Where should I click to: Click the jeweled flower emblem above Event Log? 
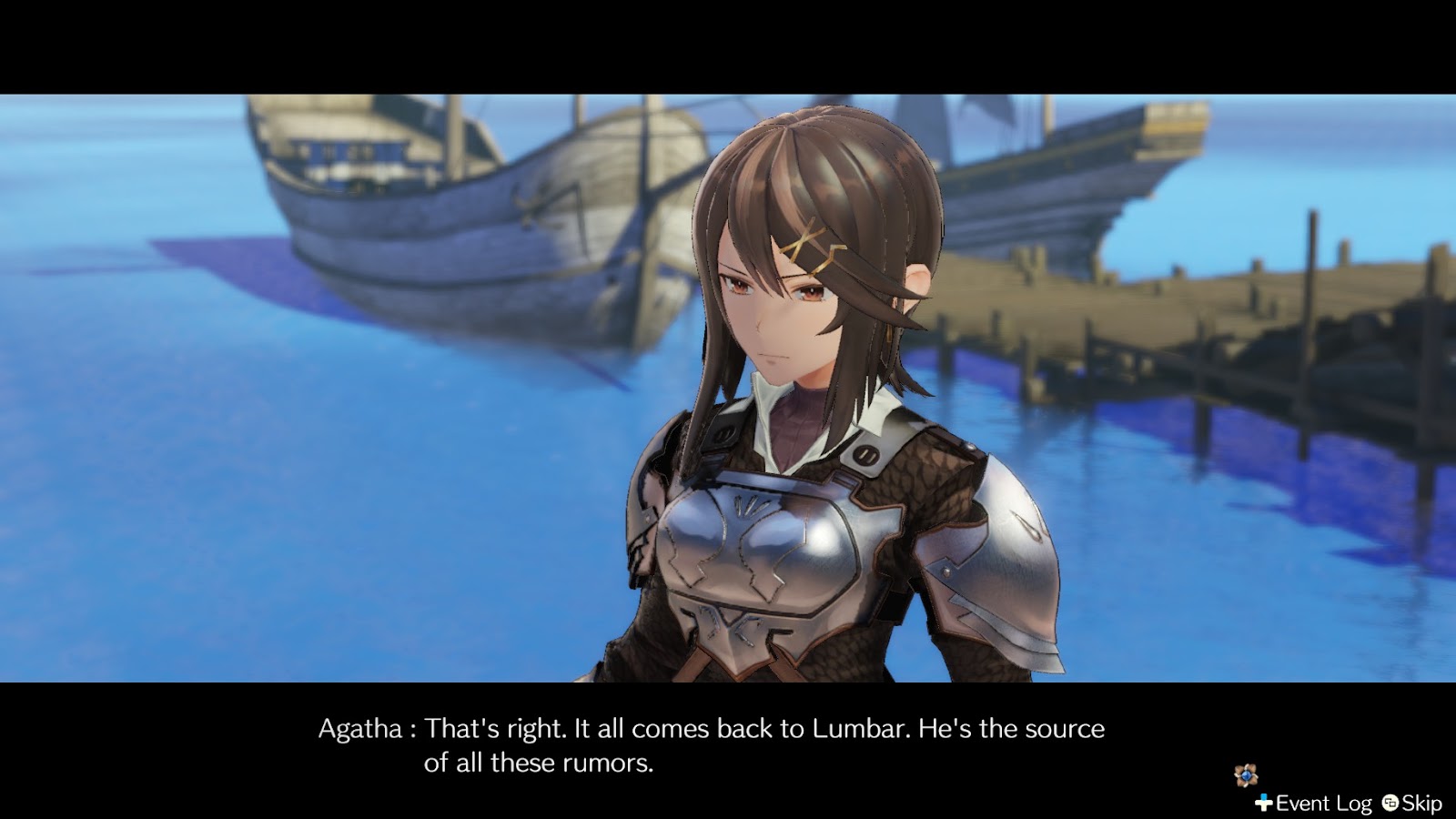point(1246,774)
